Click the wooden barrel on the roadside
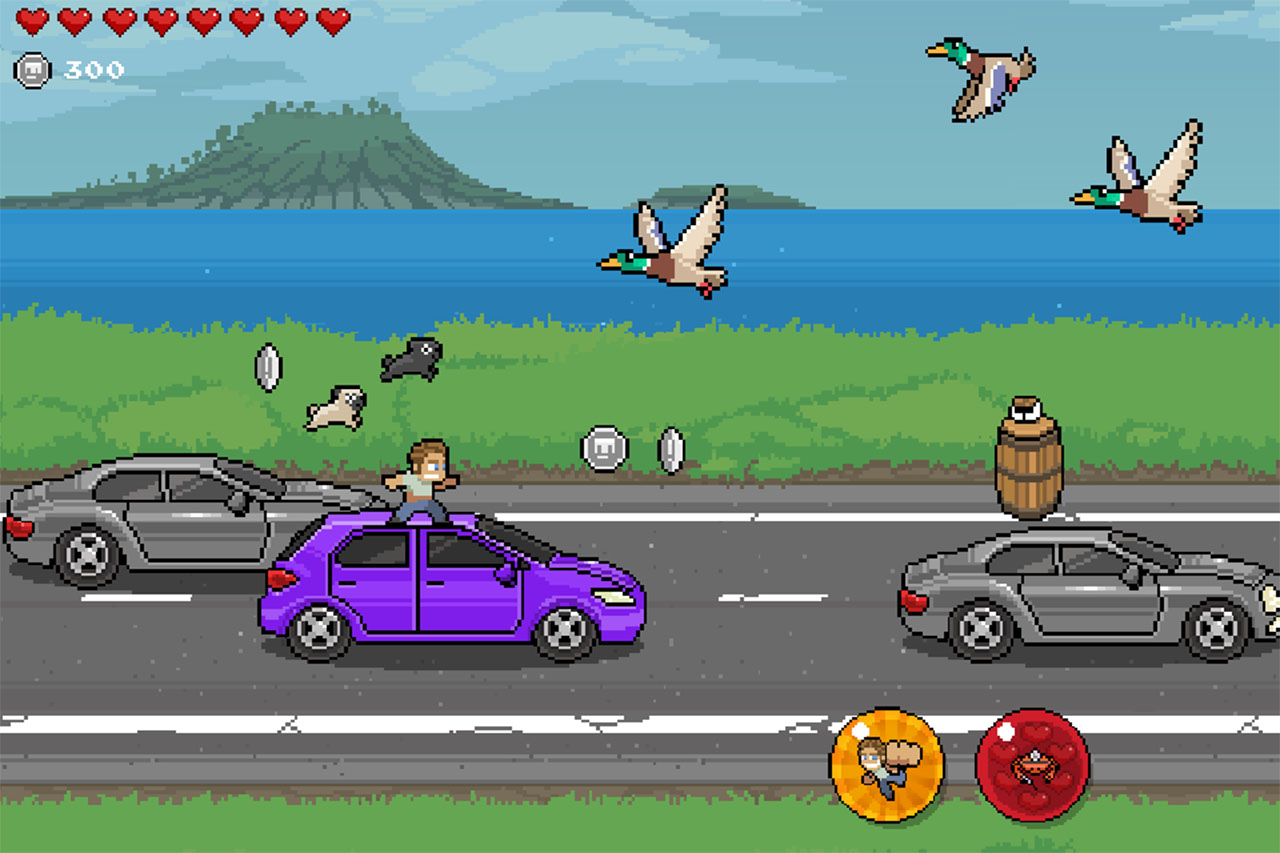 point(1028,468)
